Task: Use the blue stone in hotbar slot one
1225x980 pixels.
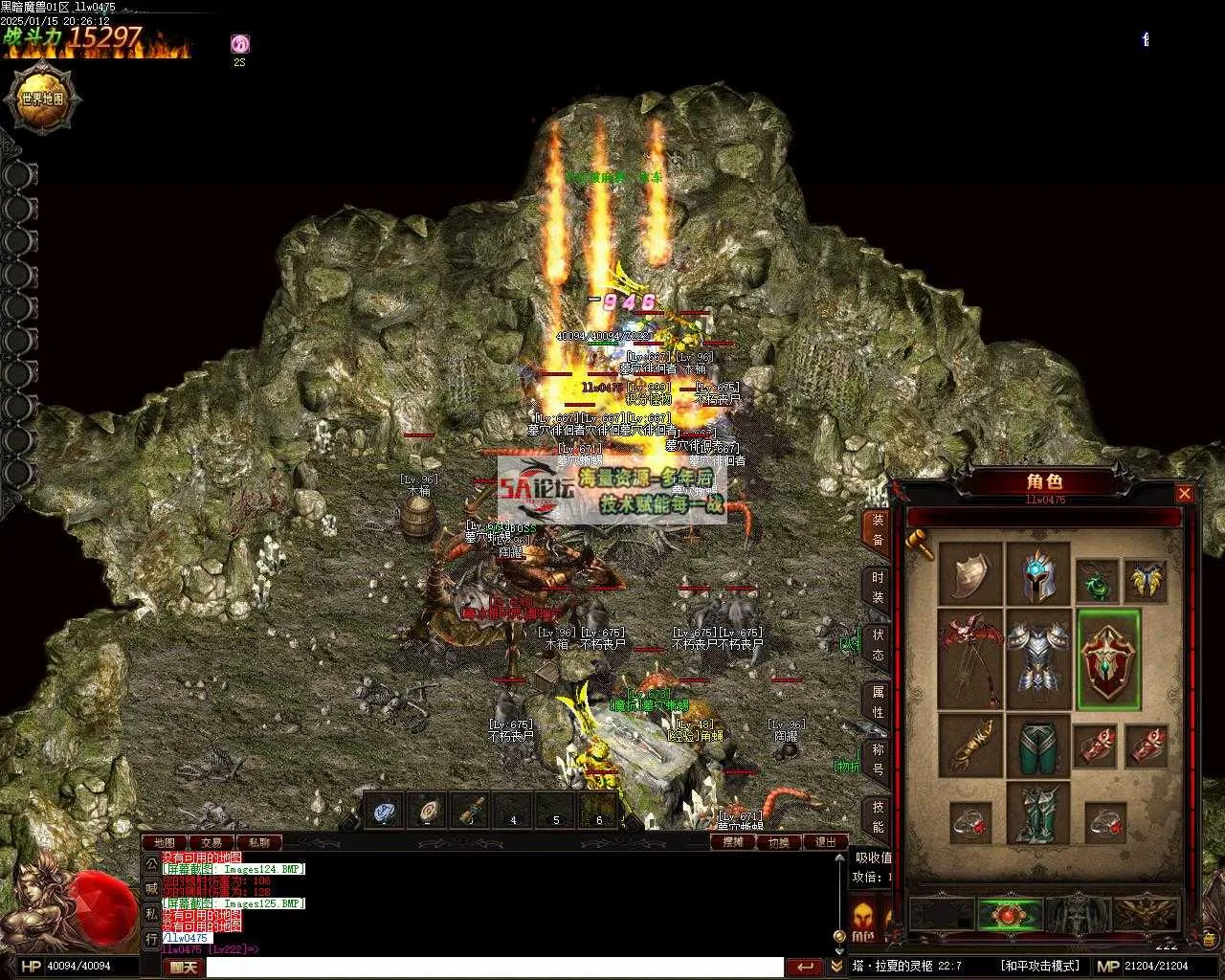Action: pyautogui.click(x=385, y=813)
